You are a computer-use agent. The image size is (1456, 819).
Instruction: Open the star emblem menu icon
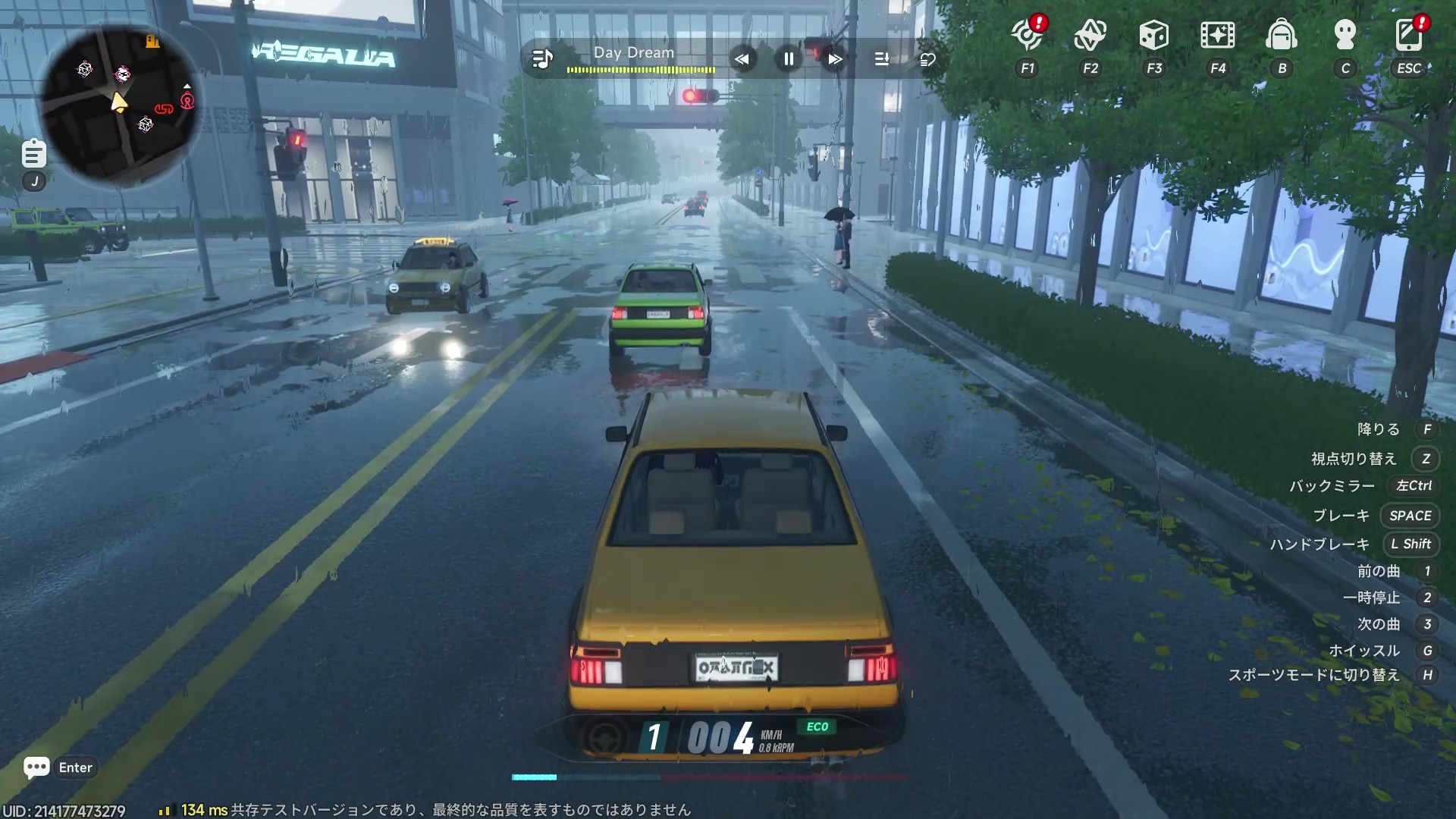(x=1090, y=35)
